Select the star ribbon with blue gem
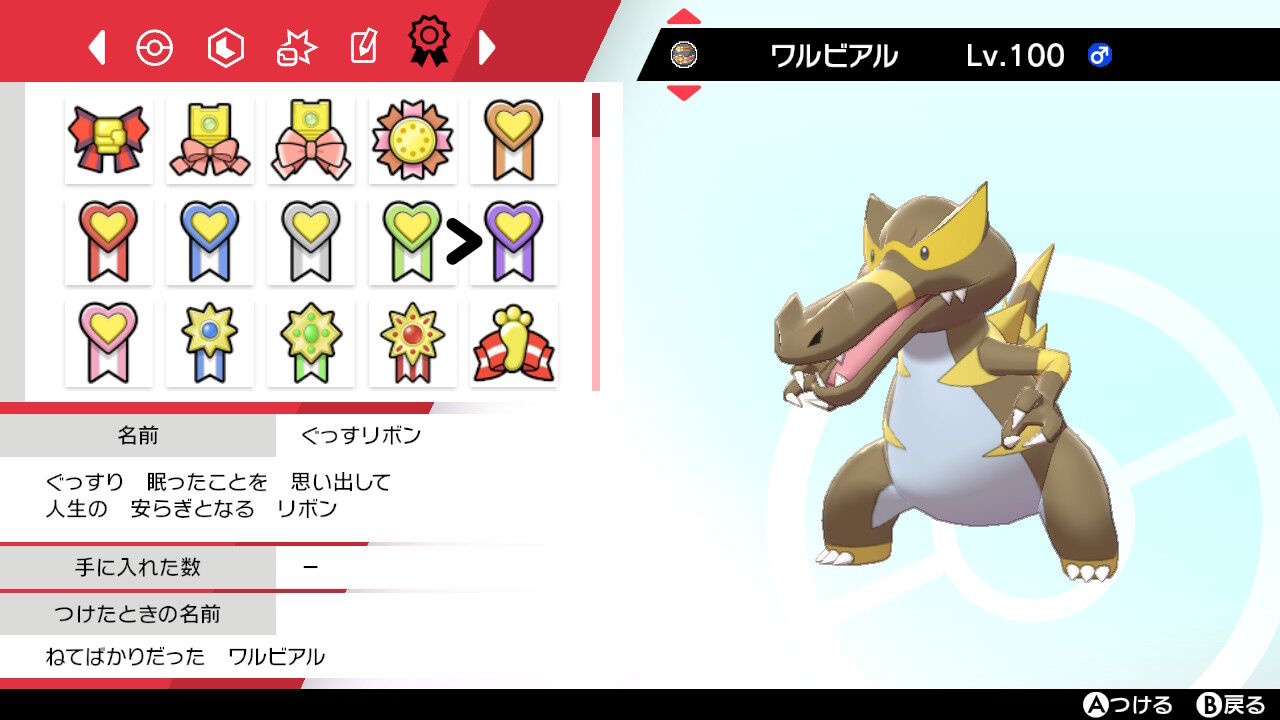This screenshot has height=720, width=1280. (209, 343)
